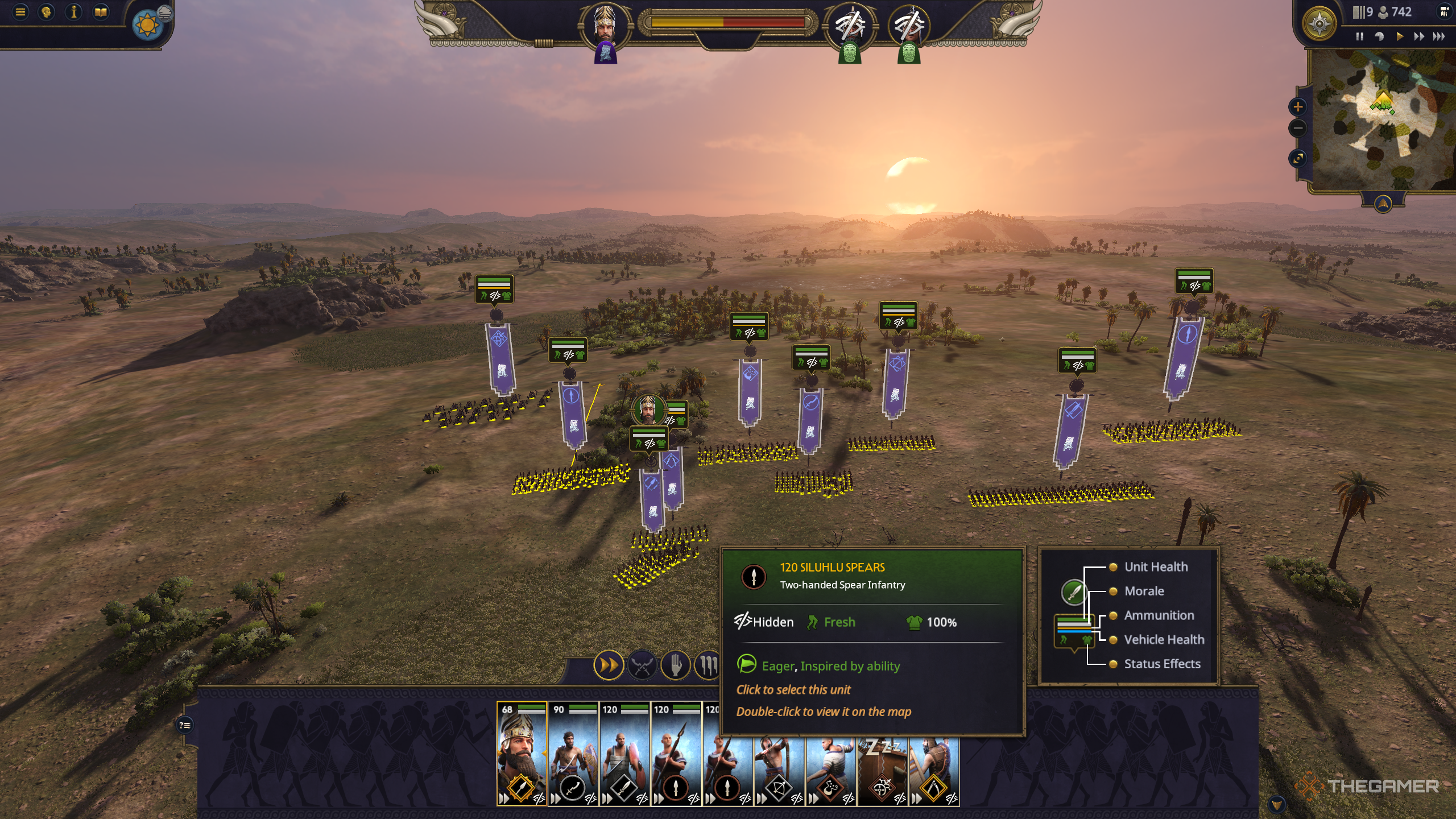Zoom in the minimap with plus button
This screenshot has height=819, width=1456.
coord(1298,107)
